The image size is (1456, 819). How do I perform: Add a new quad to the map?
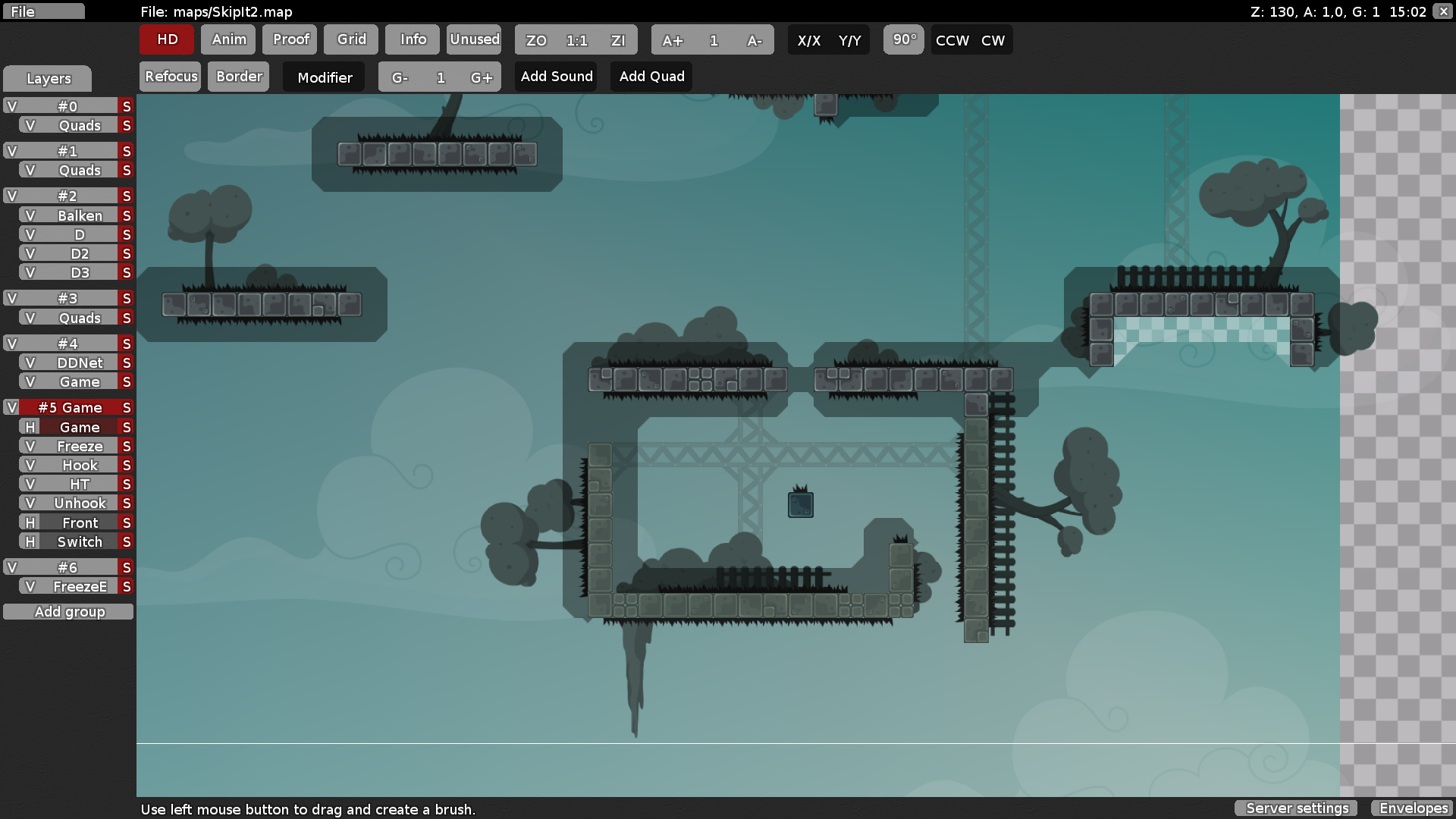pyautogui.click(x=651, y=76)
